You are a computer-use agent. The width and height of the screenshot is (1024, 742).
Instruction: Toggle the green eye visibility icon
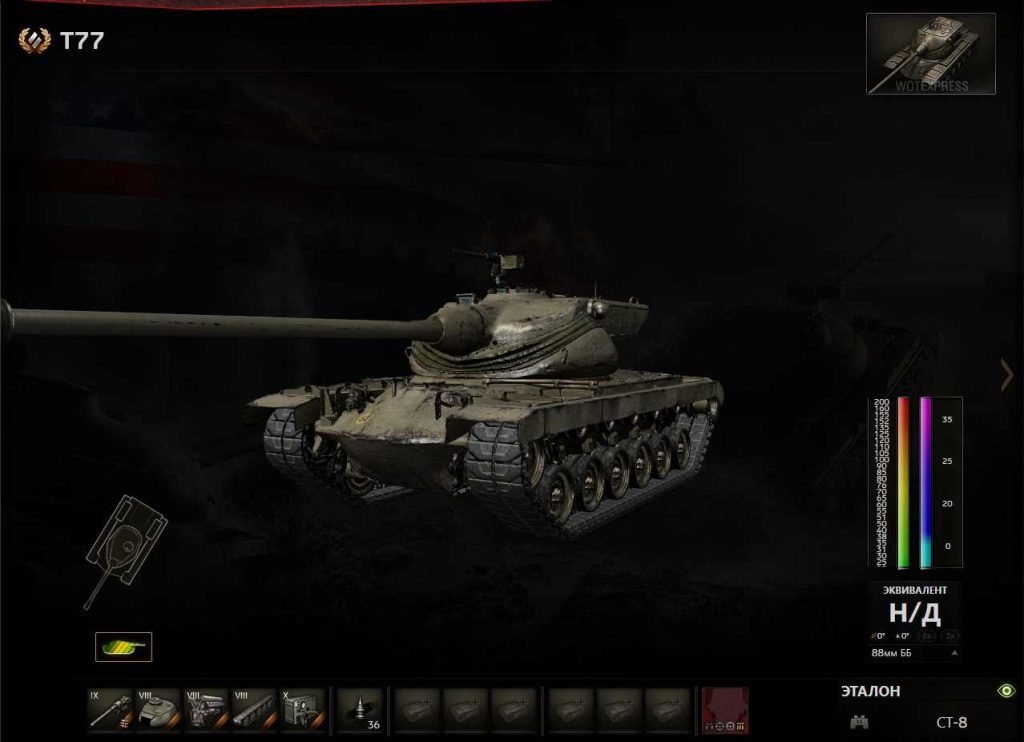(x=1006, y=690)
